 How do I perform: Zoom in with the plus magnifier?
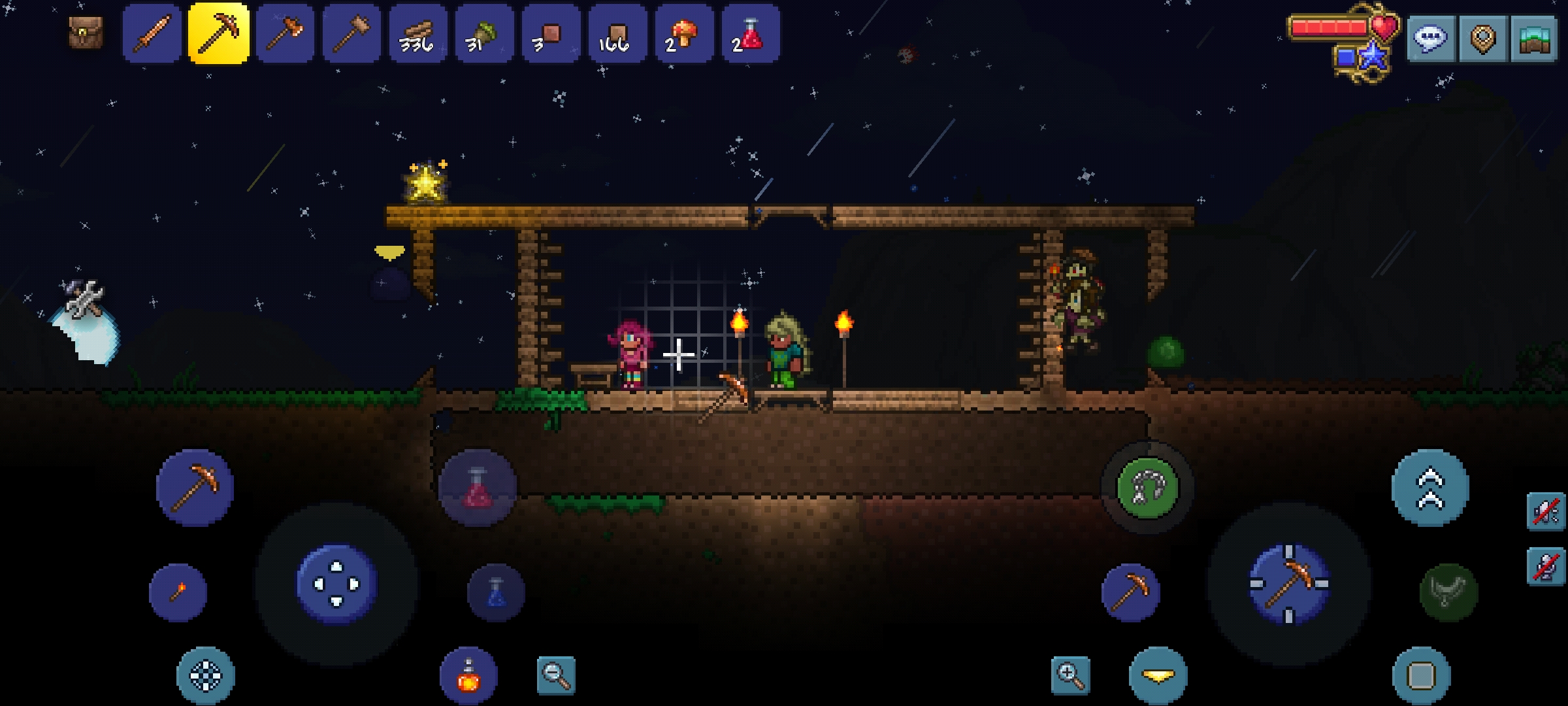tap(1070, 675)
